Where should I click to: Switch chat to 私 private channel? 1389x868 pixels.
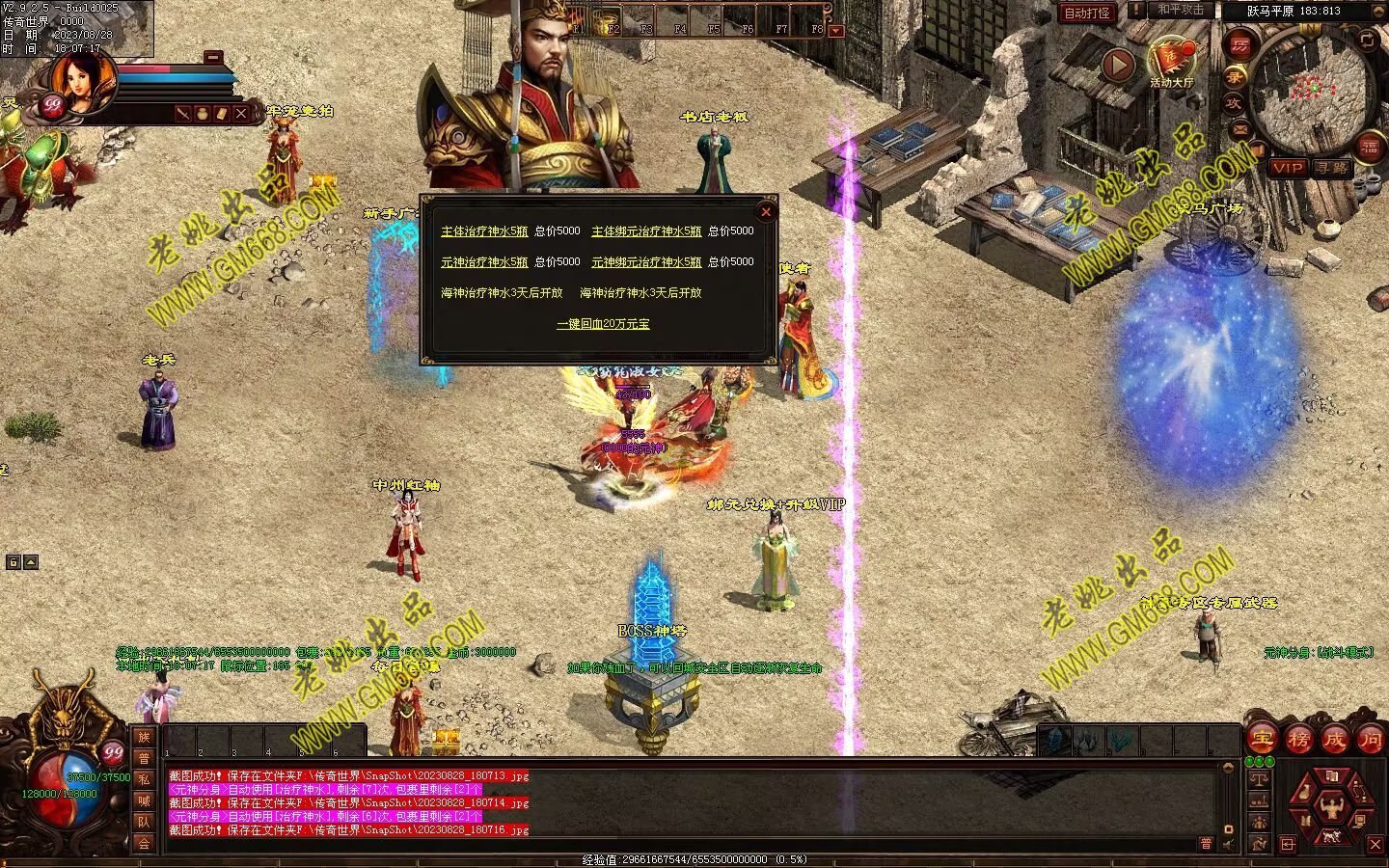coord(144,779)
